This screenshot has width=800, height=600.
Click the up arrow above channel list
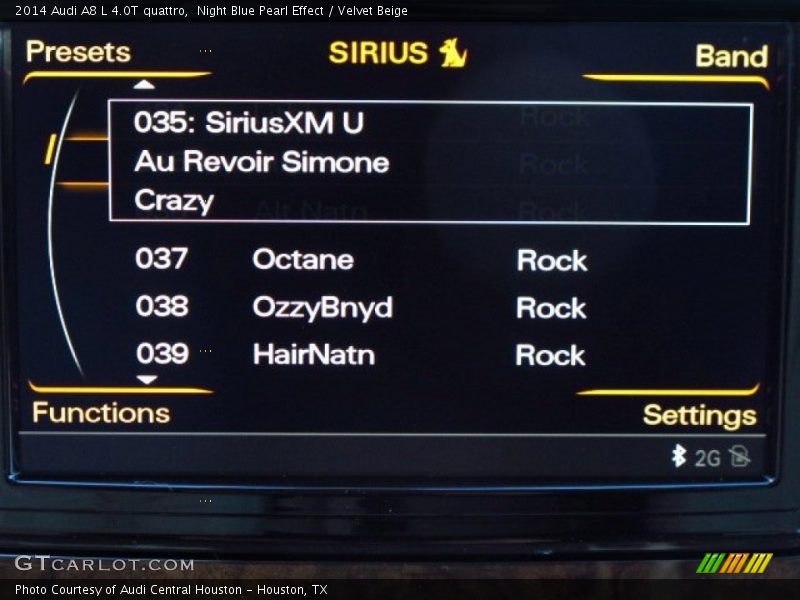pyautogui.click(x=146, y=86)
